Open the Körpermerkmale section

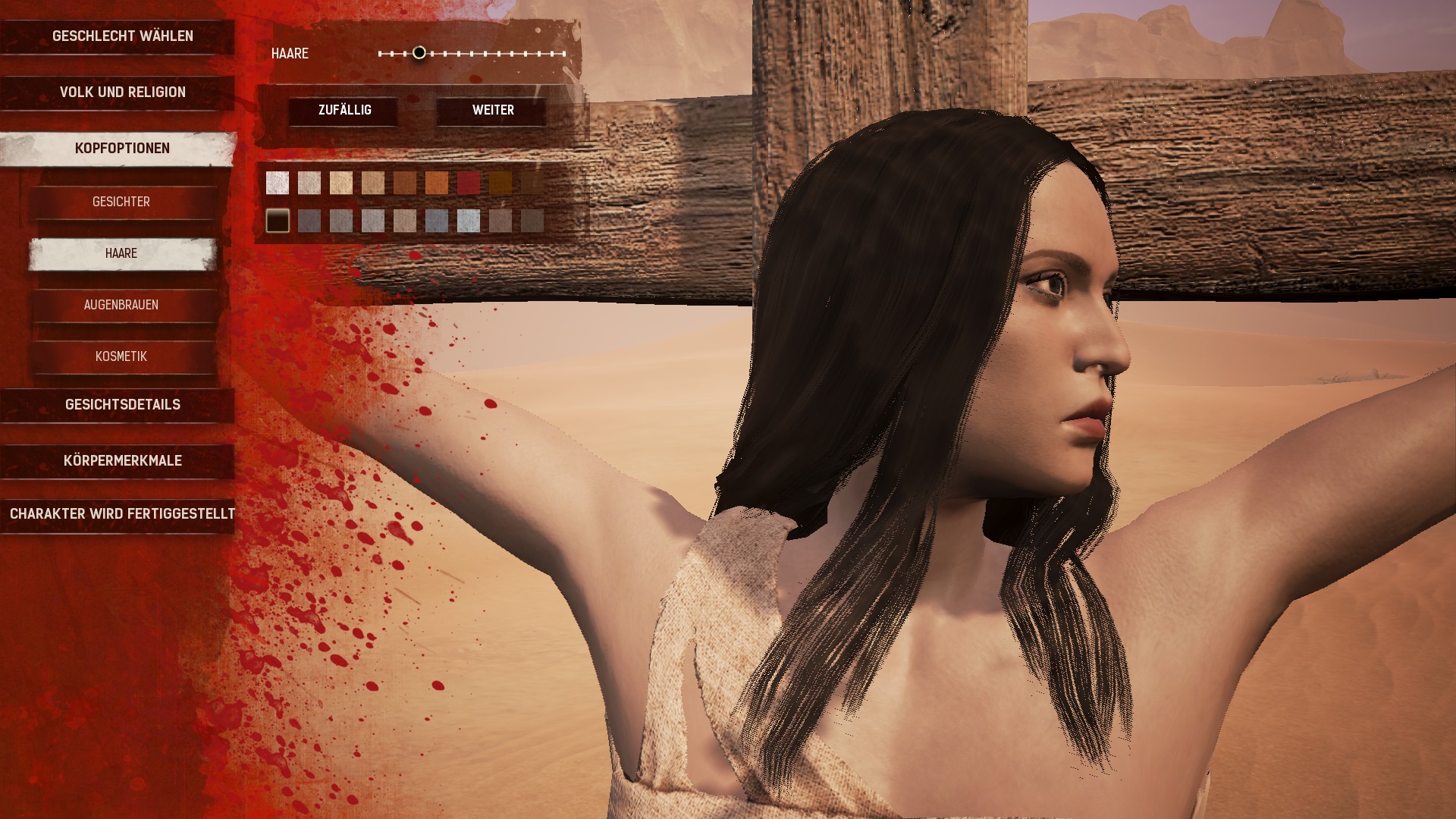tap(122, 461)
